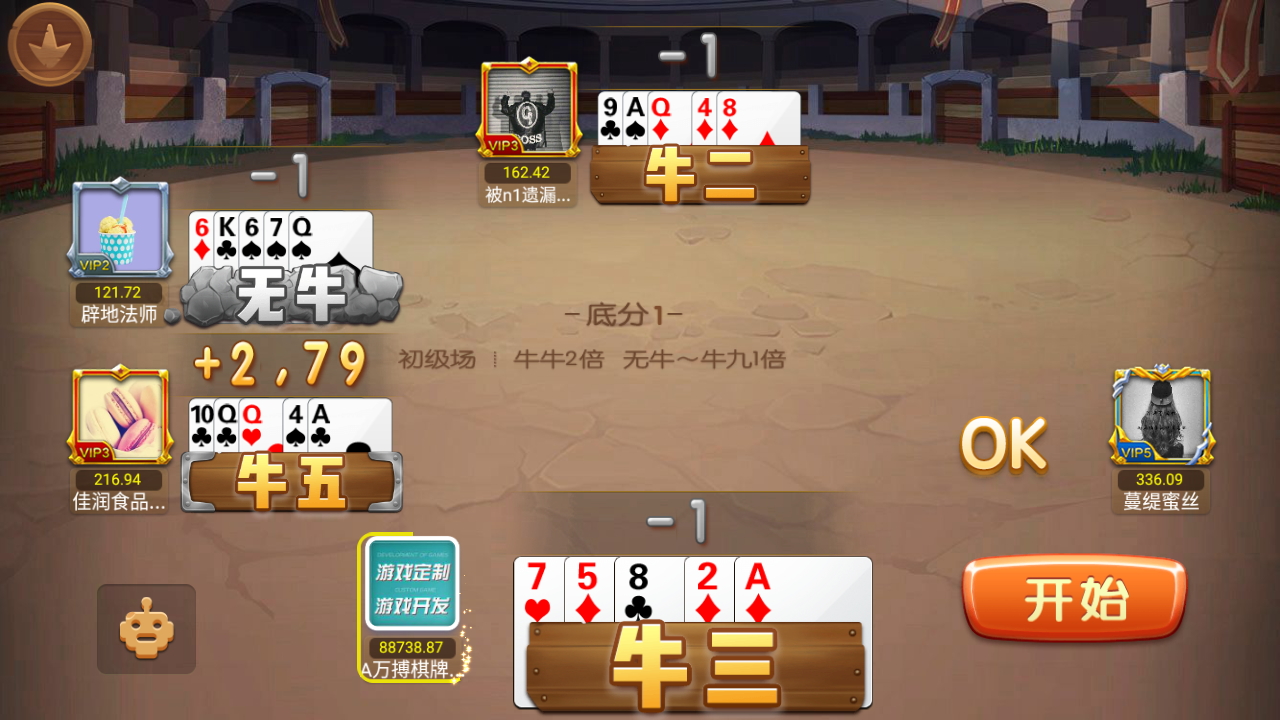Tap the 88738.87 balance display
The image size is (1280, 720).
pyautogui.click(x=413, y=648)
